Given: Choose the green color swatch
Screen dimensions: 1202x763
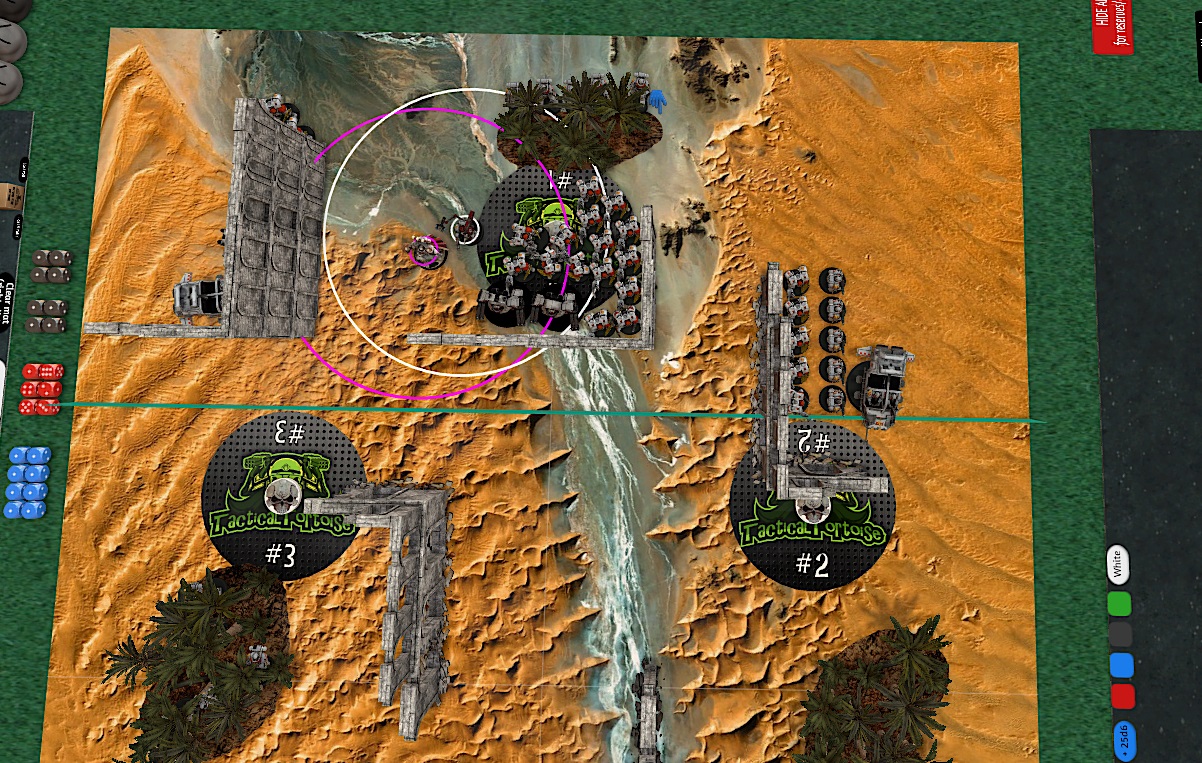Looking at the screenshot, I should click(1120, 604).
